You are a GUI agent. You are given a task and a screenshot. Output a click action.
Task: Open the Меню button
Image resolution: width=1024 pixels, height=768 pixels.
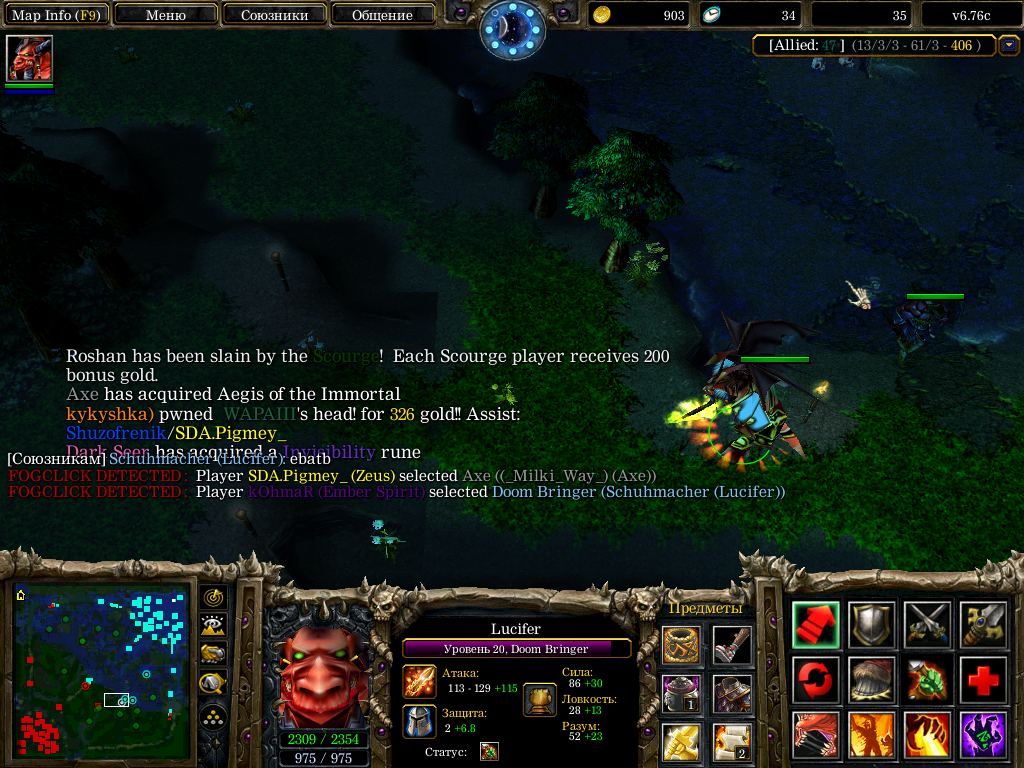click(166, 15)
